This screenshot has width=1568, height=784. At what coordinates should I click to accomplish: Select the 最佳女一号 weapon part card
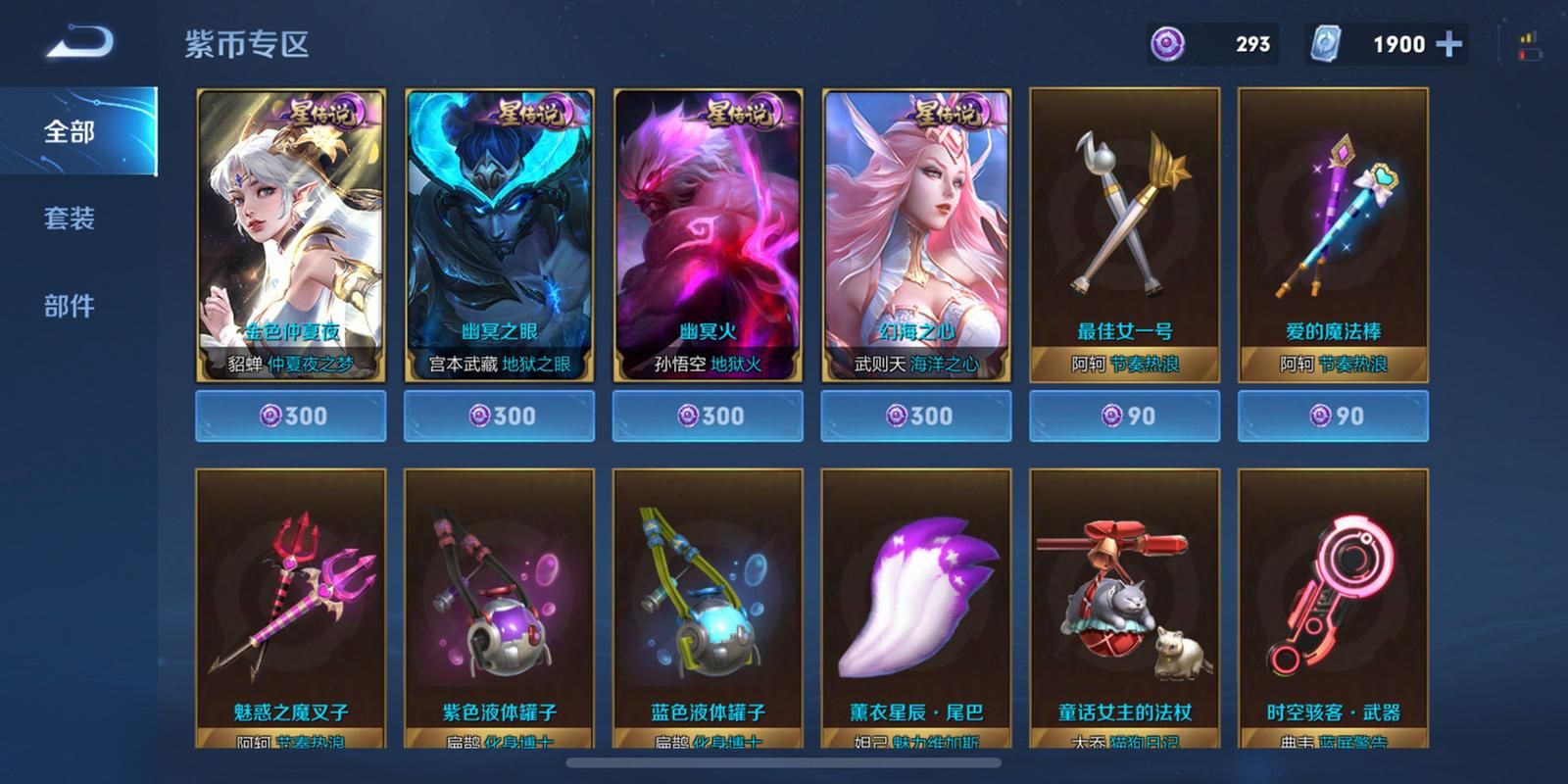click(1124, 235)
